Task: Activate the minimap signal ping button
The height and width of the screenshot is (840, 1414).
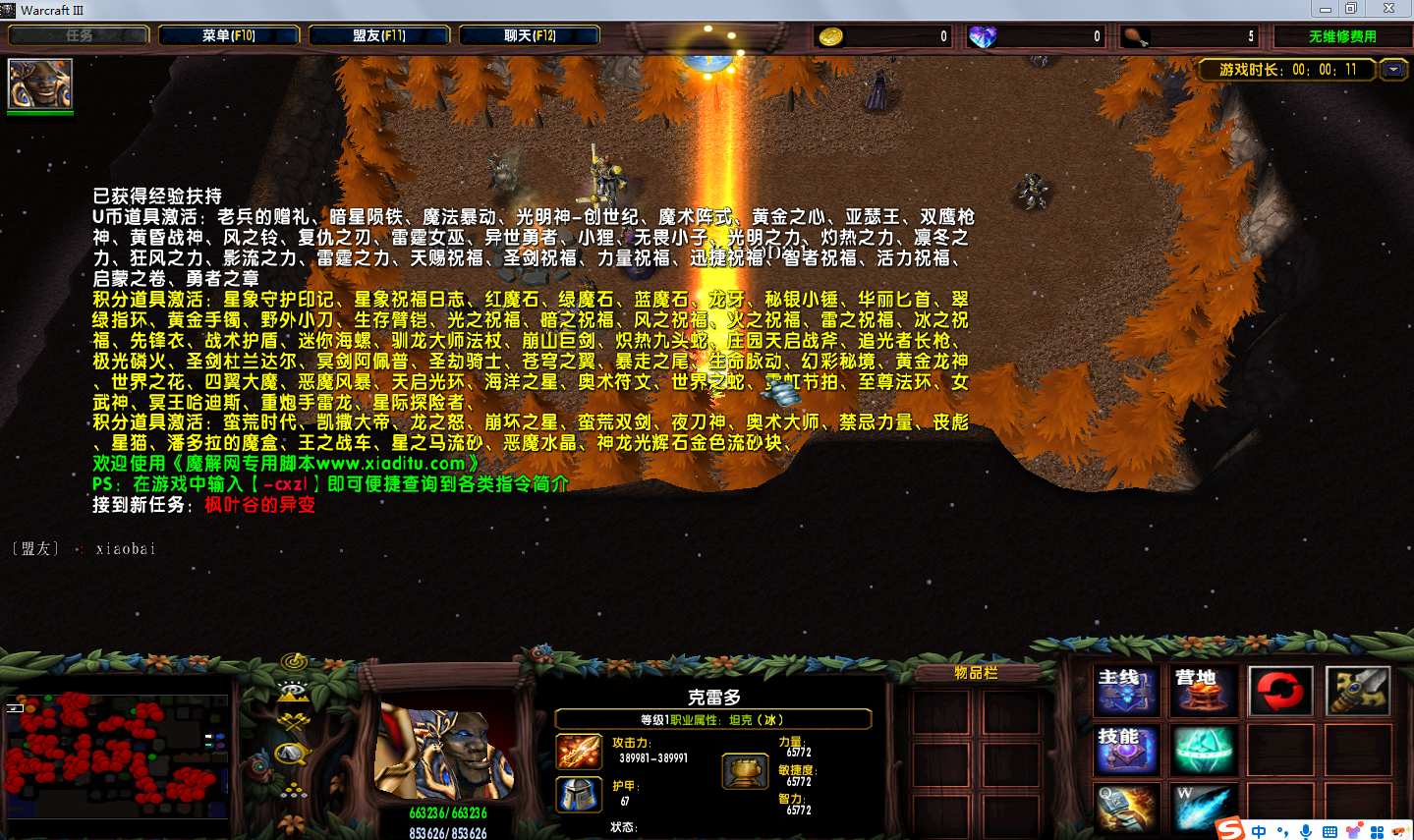Action: tap(294, 661)
